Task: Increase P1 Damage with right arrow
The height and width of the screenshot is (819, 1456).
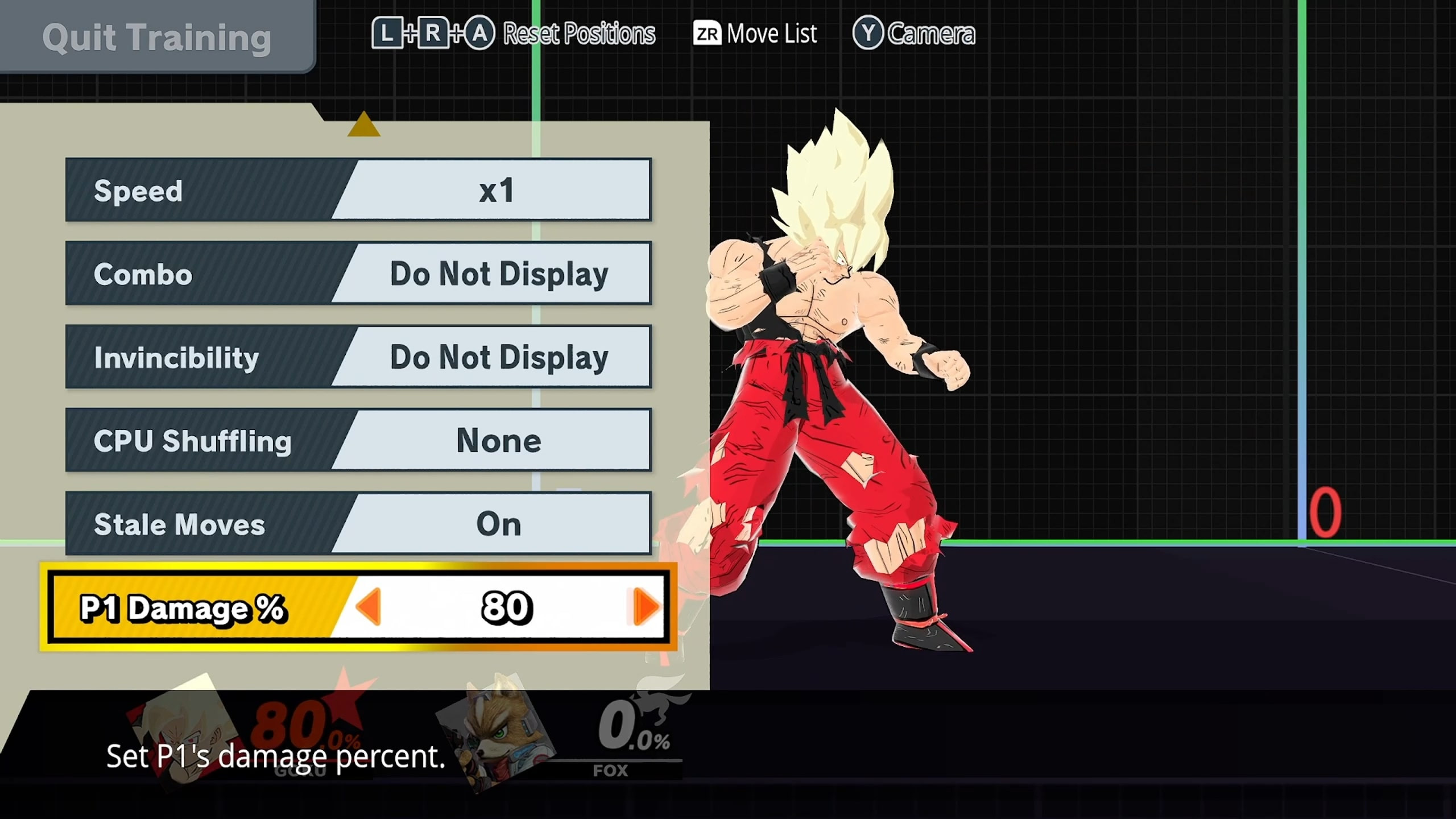Action: click(646, 607)
